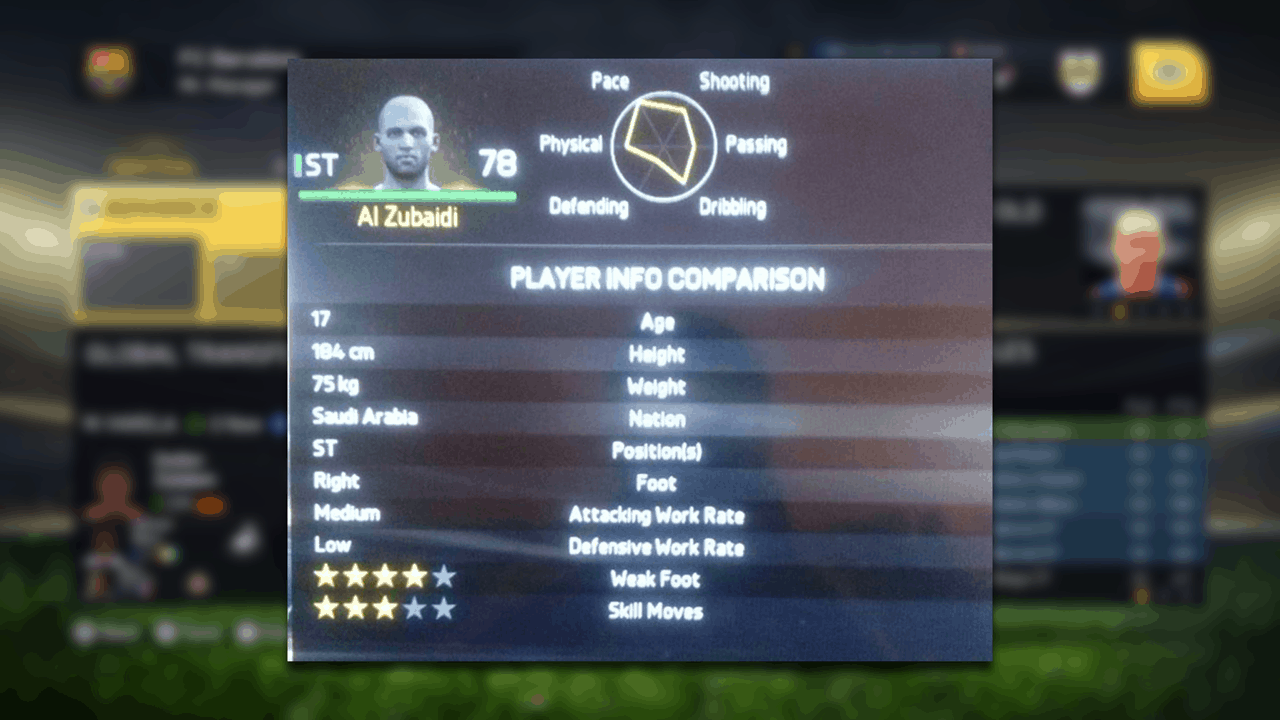
Task: Select the Al Zubaidi player portrait
Action: [x=407, y=143]
